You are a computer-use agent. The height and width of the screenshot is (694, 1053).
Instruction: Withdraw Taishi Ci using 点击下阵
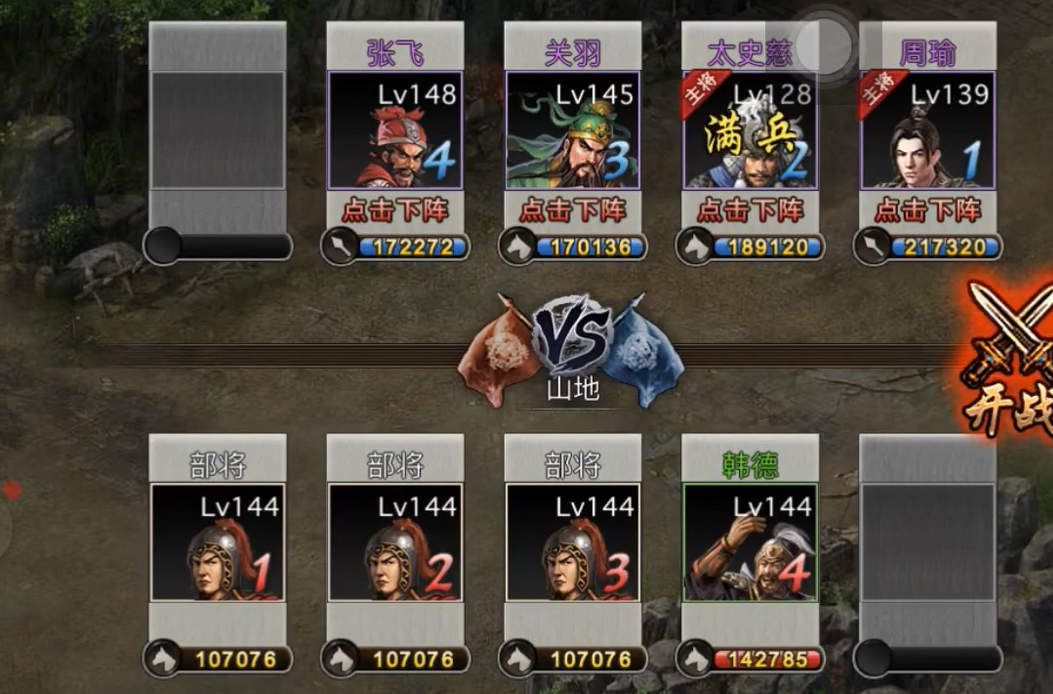click(x=750, y=210)
